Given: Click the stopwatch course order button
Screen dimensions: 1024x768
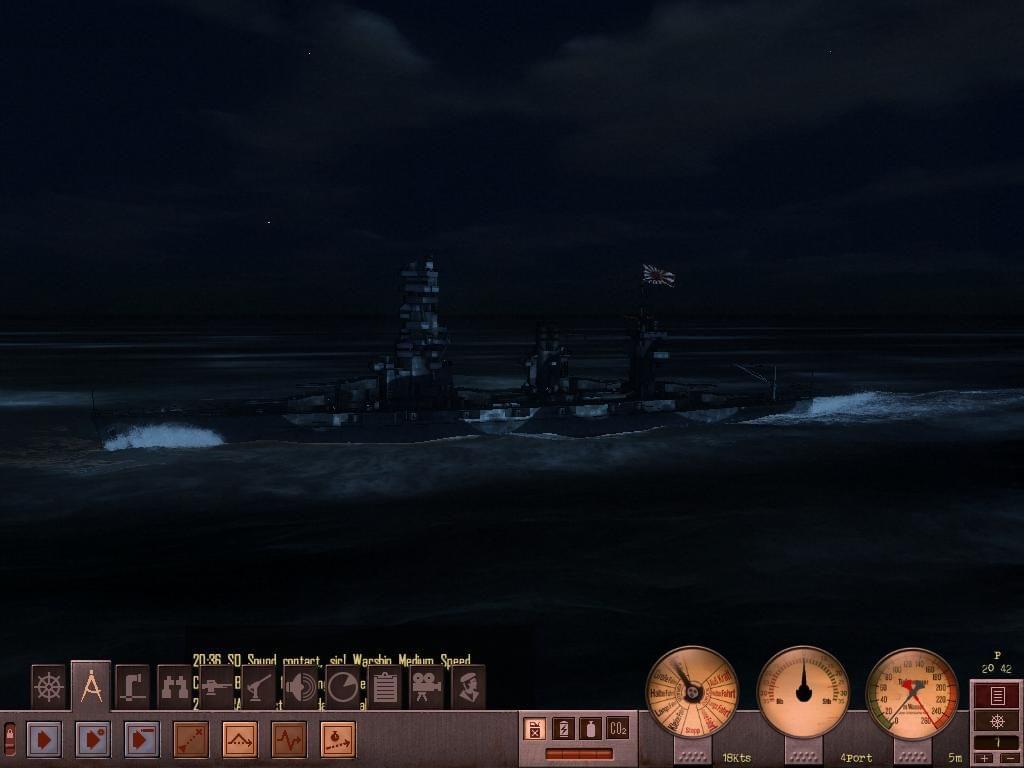Looking at the screenshot, I should coord(338,740).
